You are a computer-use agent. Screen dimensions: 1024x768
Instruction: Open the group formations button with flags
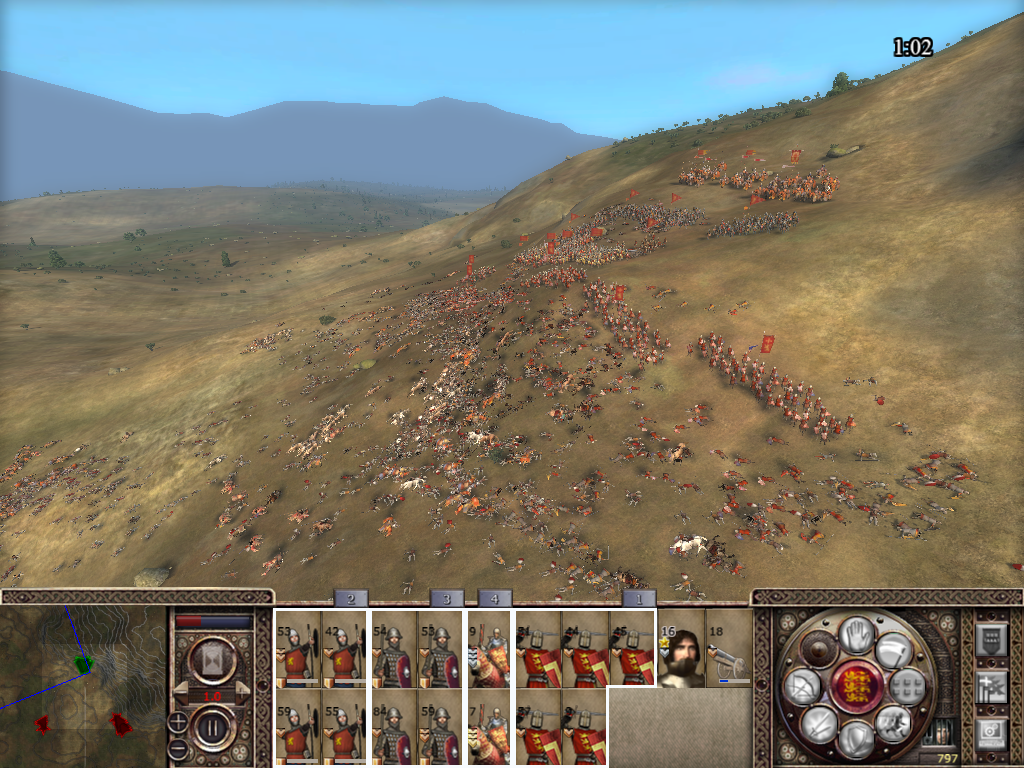pyautogui.click(x=991, y=688)
